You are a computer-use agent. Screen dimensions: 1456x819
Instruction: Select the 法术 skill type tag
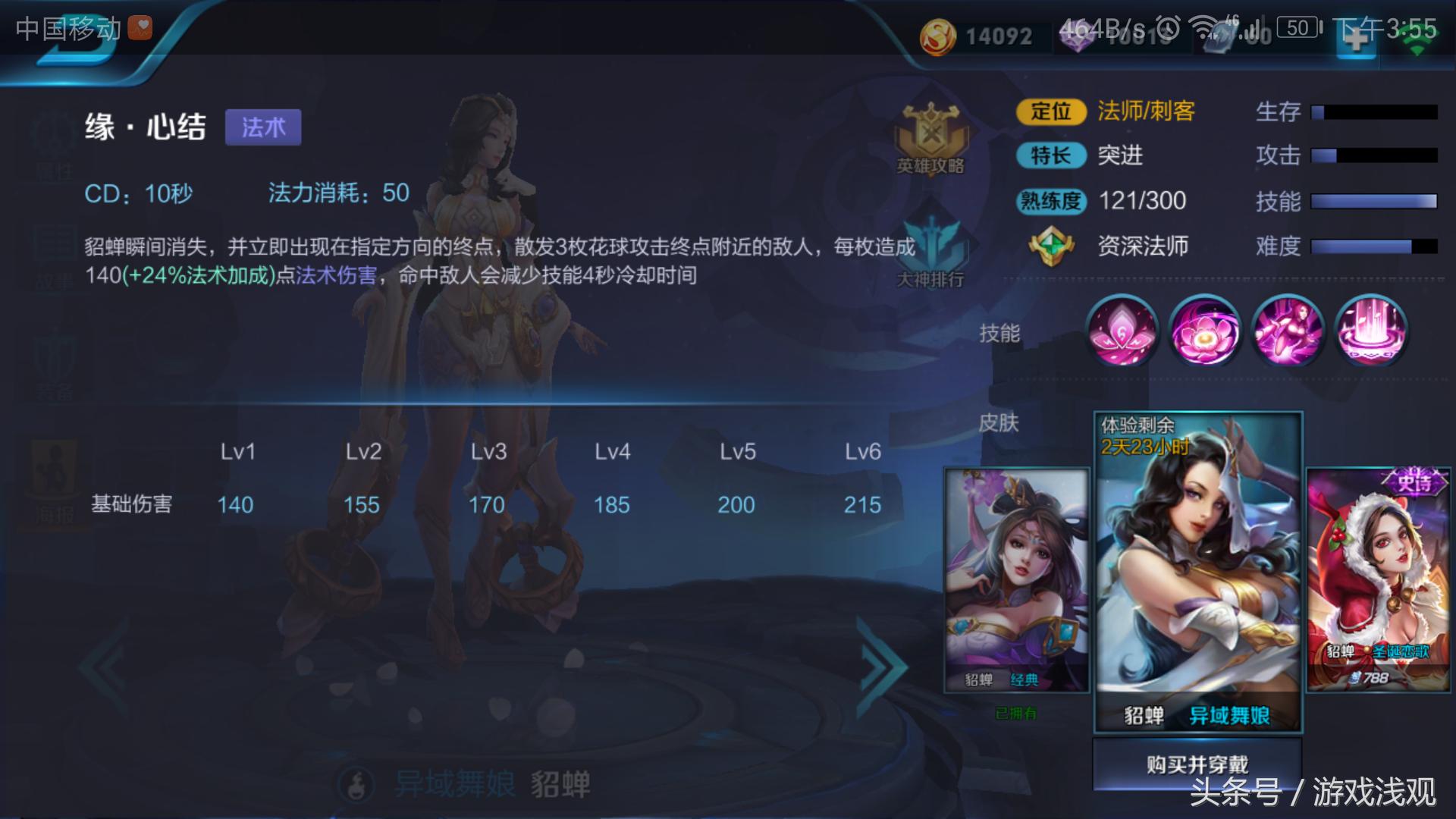coord(263,127)
